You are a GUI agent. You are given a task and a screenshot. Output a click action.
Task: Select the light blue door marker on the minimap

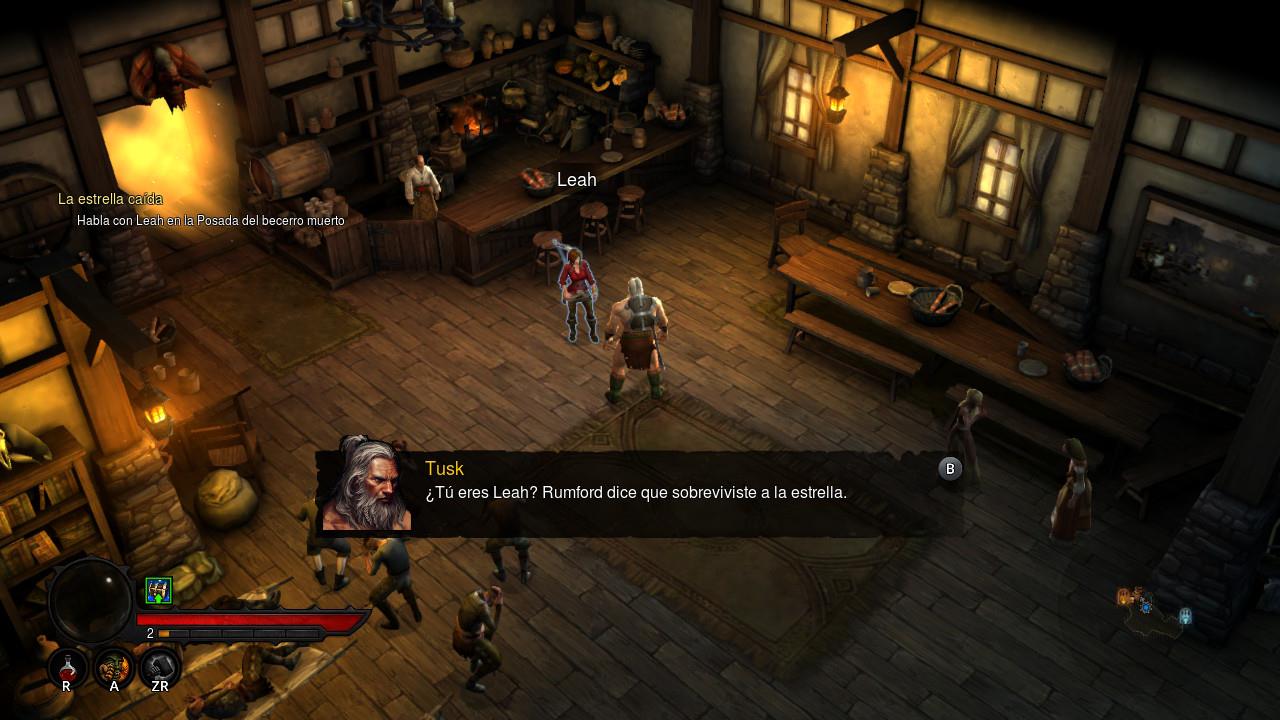pos(1185,616)
